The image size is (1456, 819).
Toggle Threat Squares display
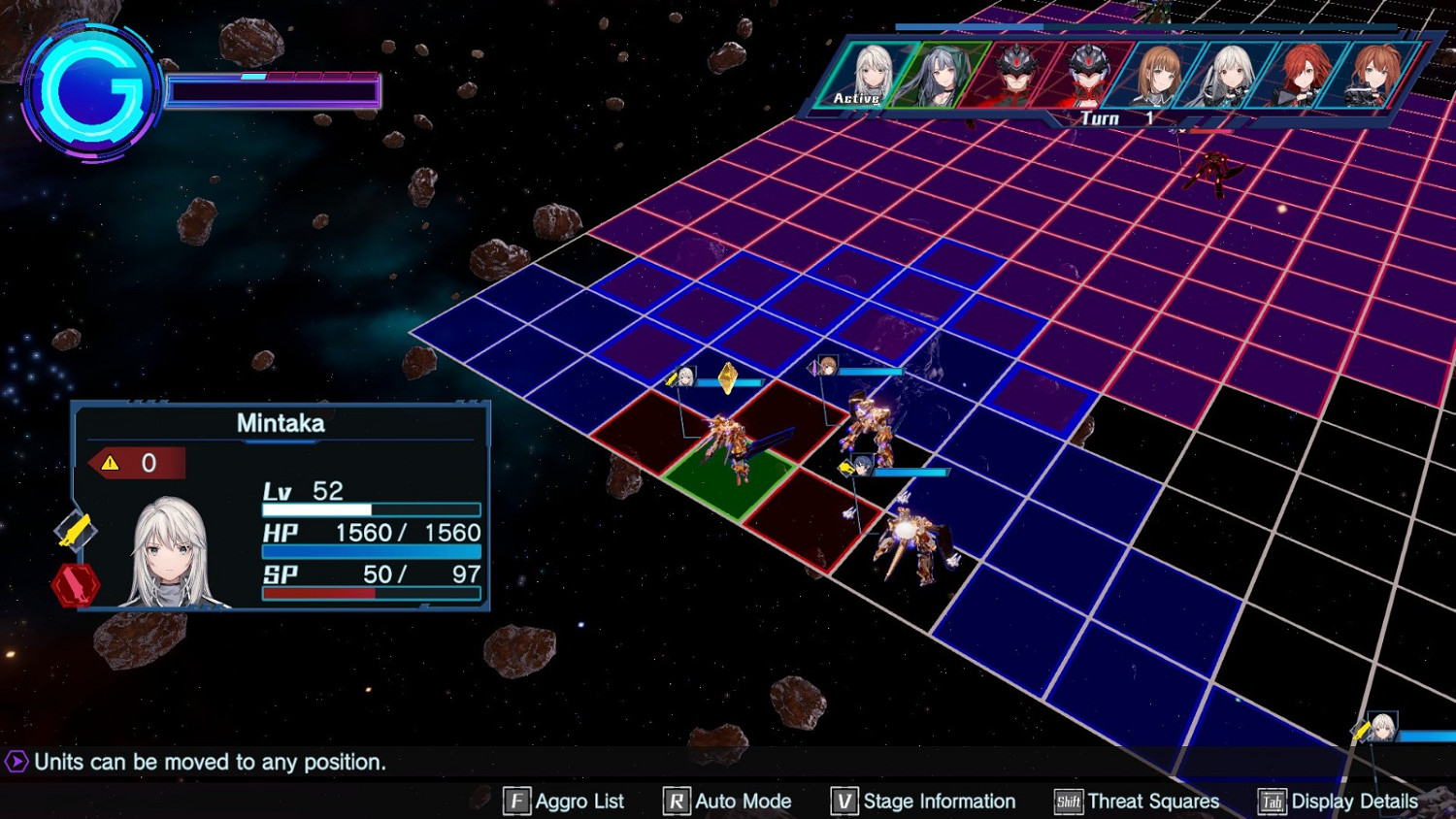tap(1137, 802)
